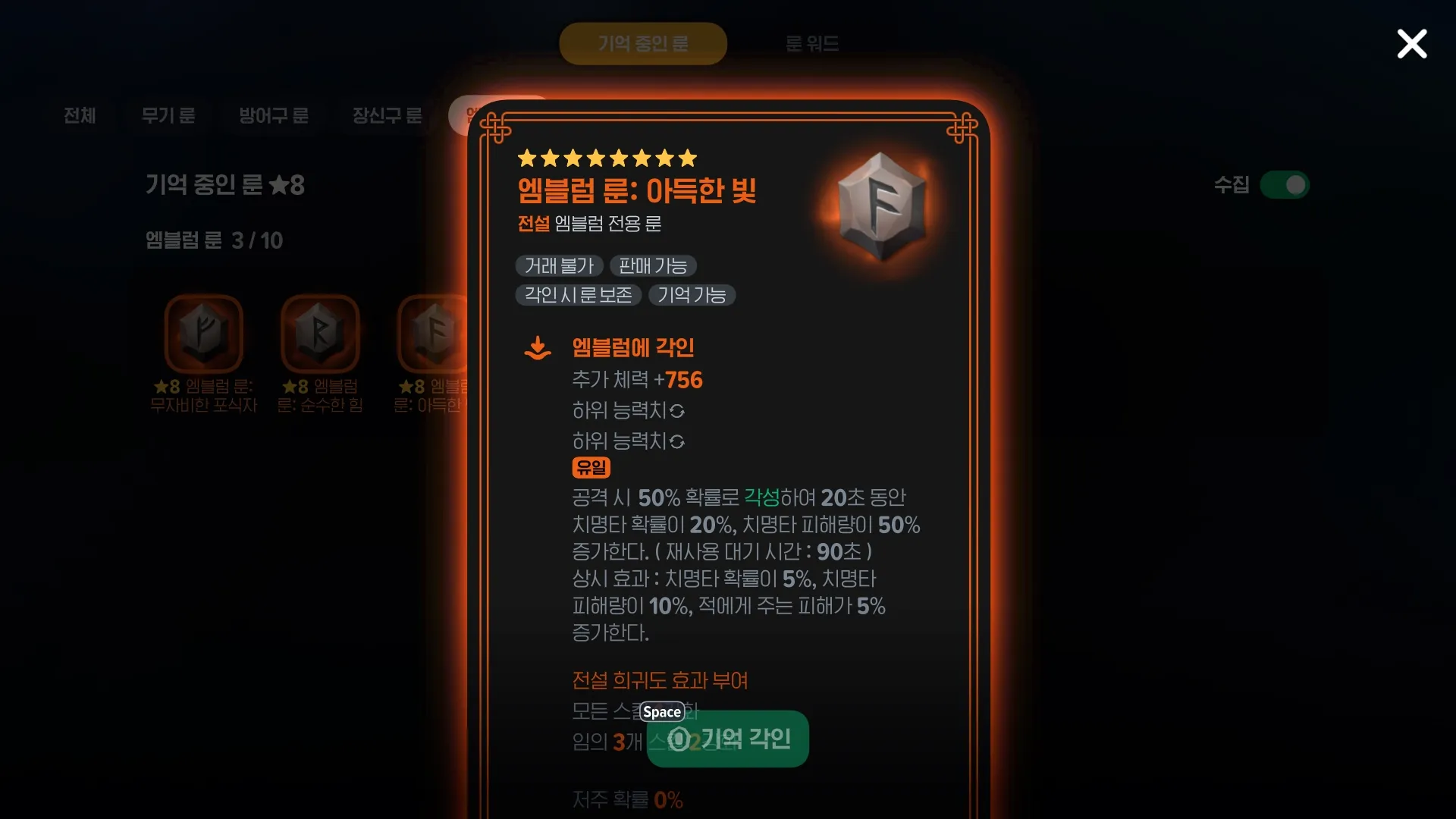Click the orange 유일 badge

(591, 468)
